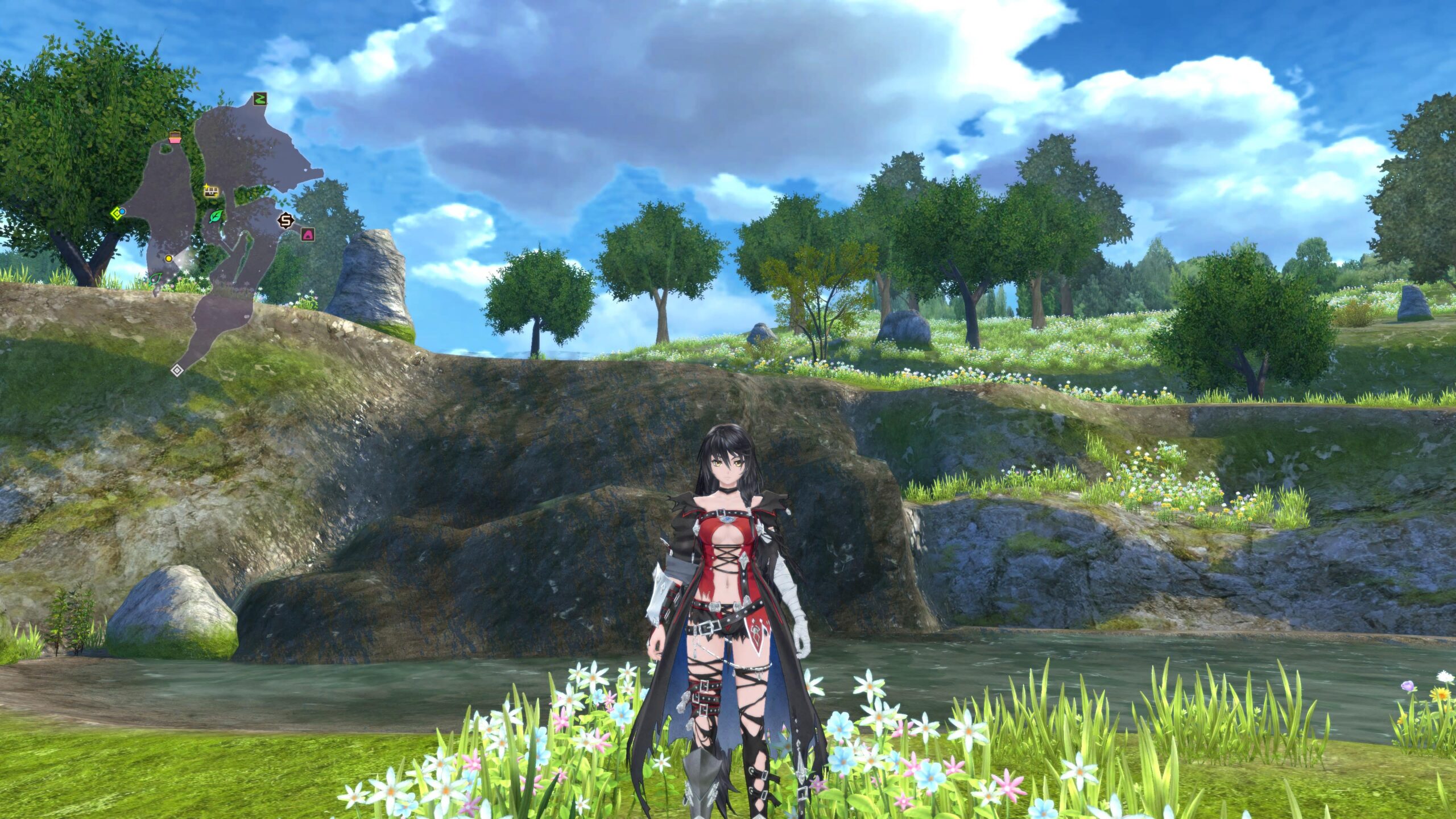Select the sparkling treasure chest marker on the minimap
The height and width of the screenshot is (819, 1456).
212,192
